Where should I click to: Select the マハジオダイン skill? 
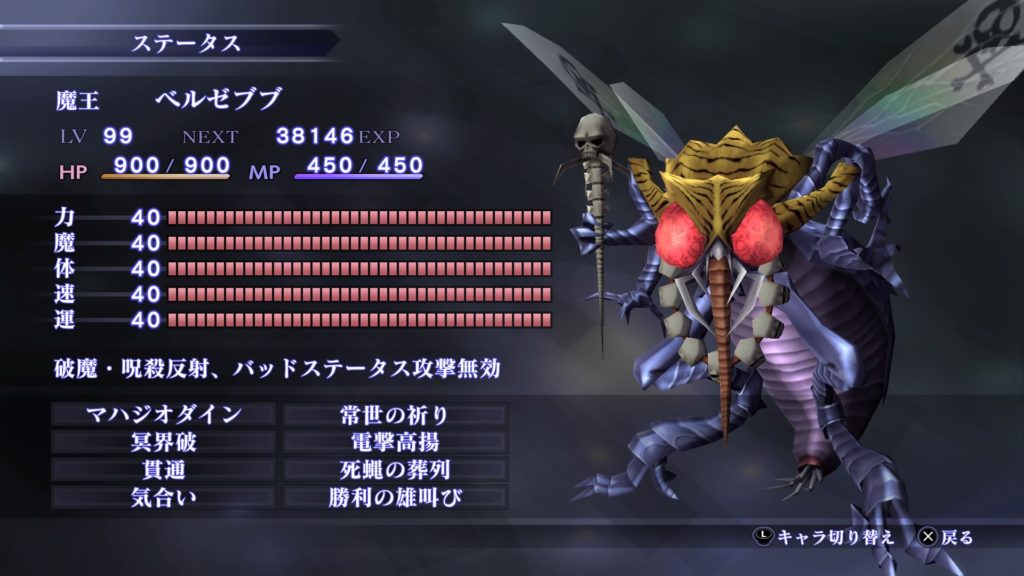click(x=163, y=414)
